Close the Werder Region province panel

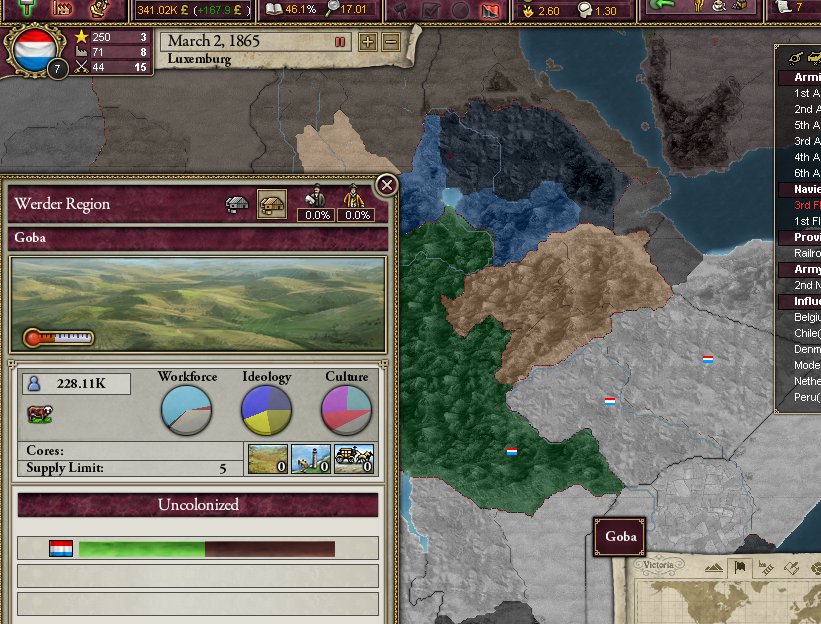click(x=386, y=185)
